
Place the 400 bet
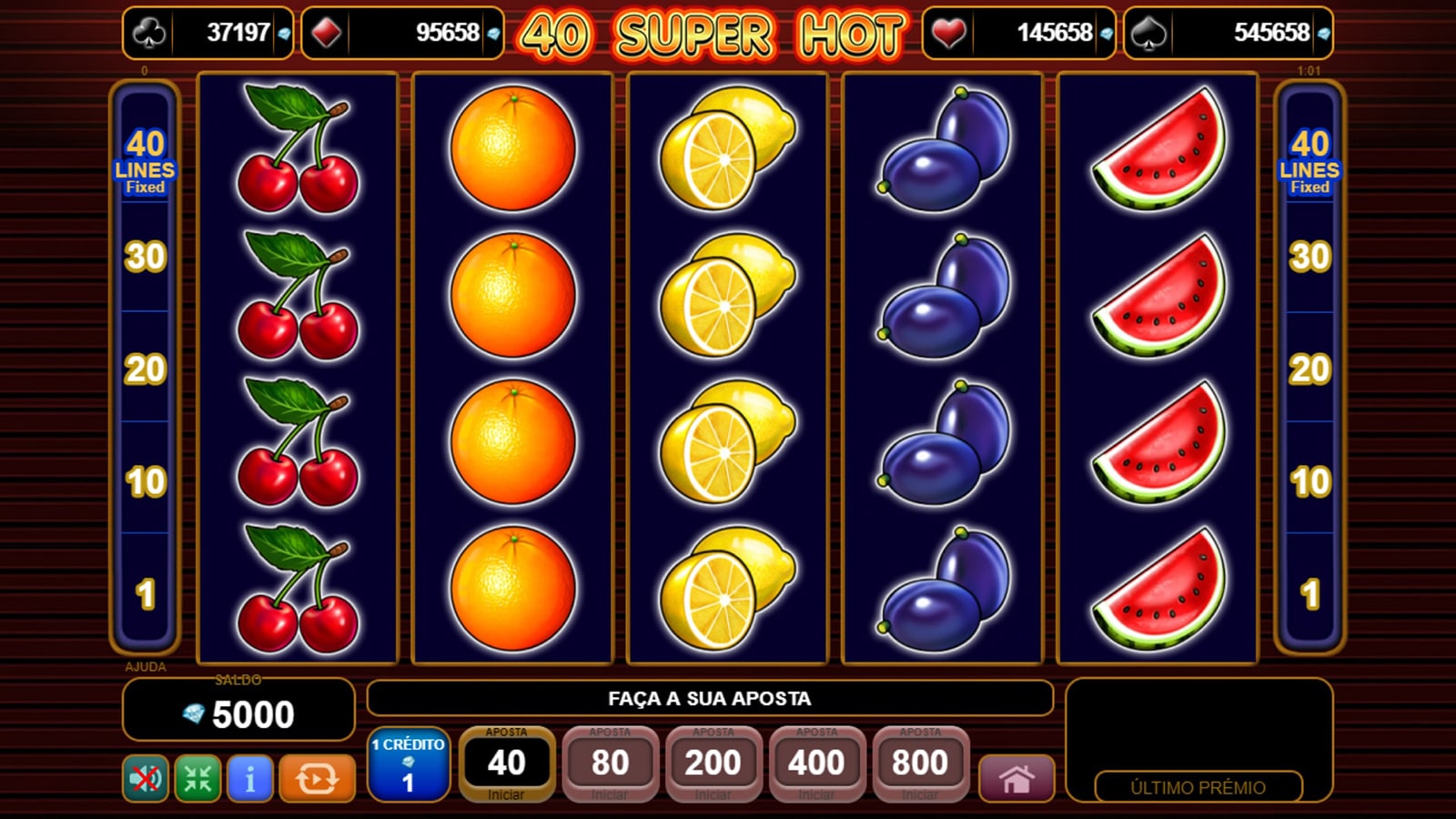[x=816, y=763]
